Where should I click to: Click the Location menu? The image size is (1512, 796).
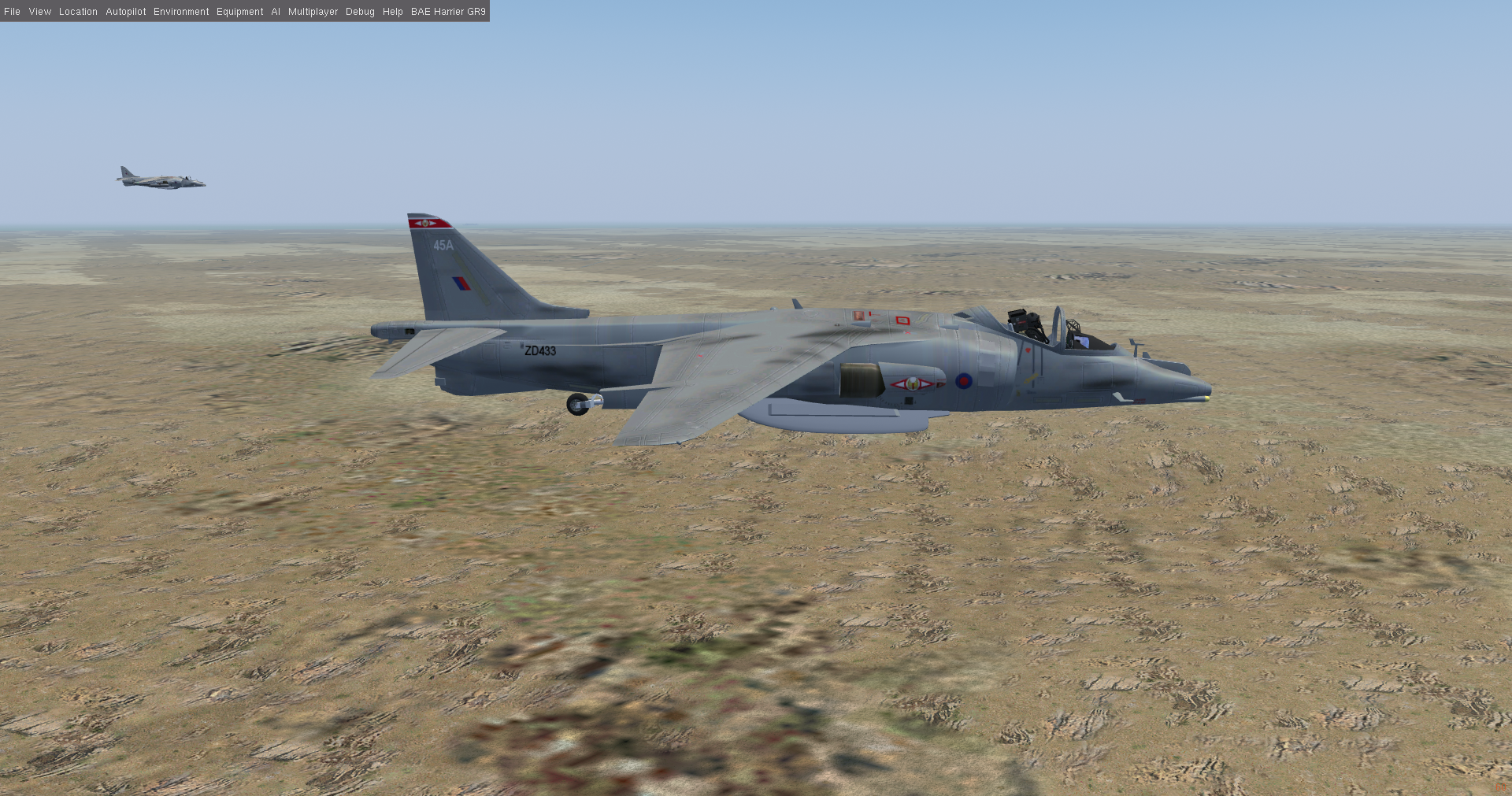point(78,12)
